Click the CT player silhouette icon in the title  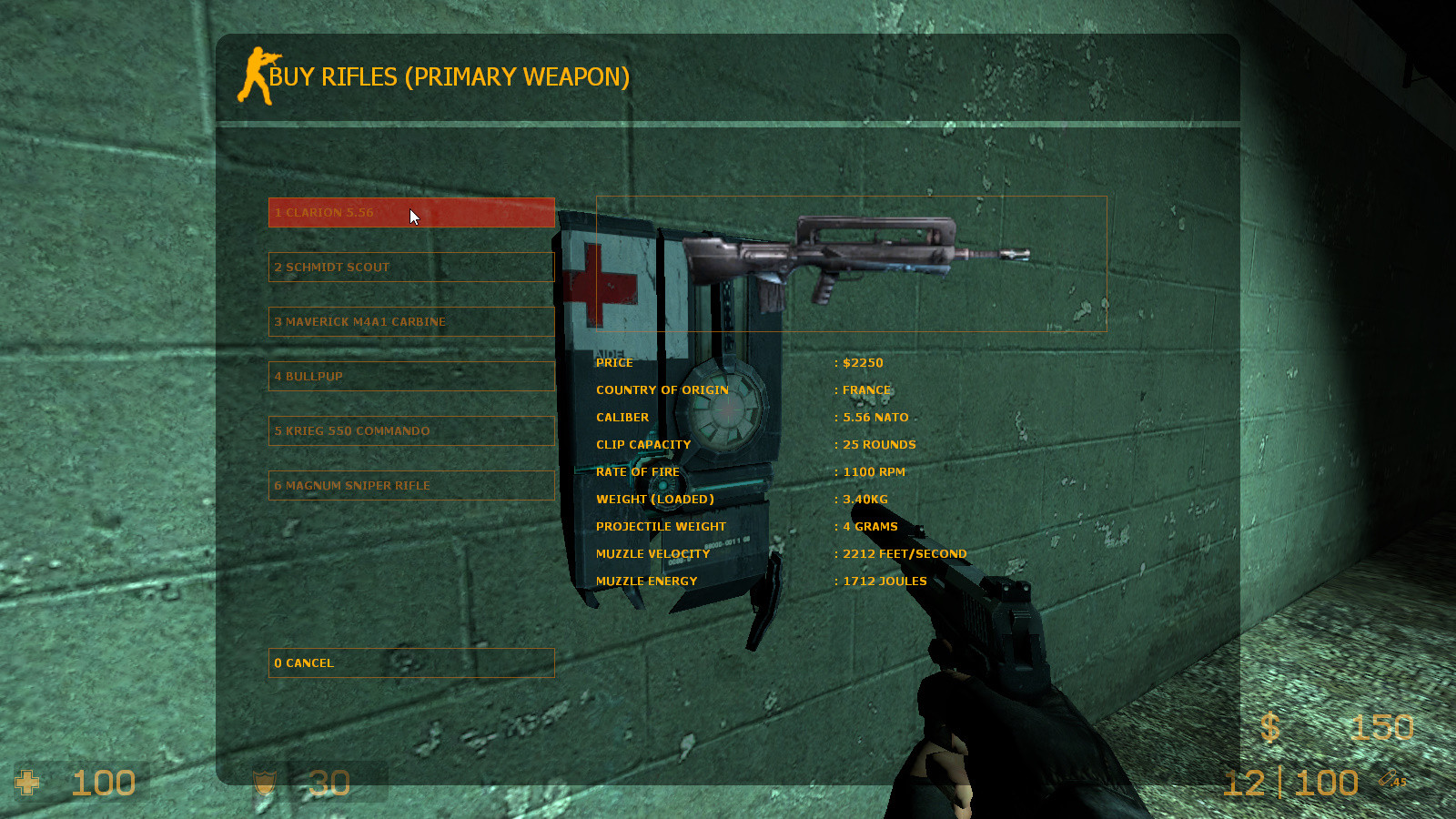pyautogui.click(x=256, y=77)
